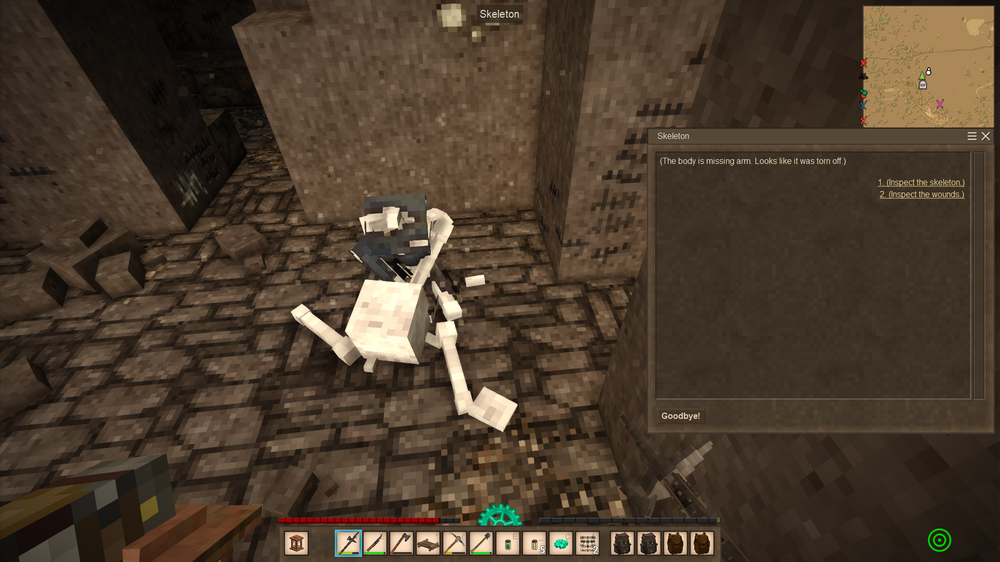1000x562 pixels.
Task: Select the gravestone marker on the minimap
Action: click(923, 85)
